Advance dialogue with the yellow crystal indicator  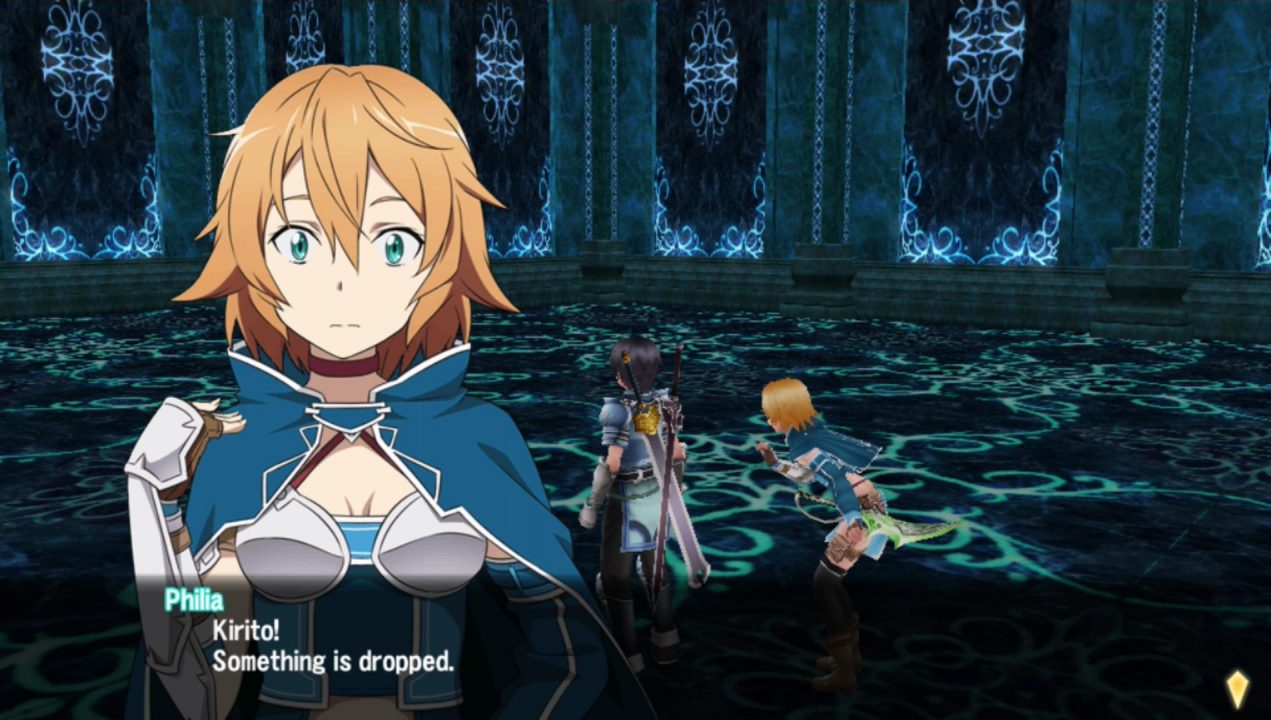click(1237, 688)
